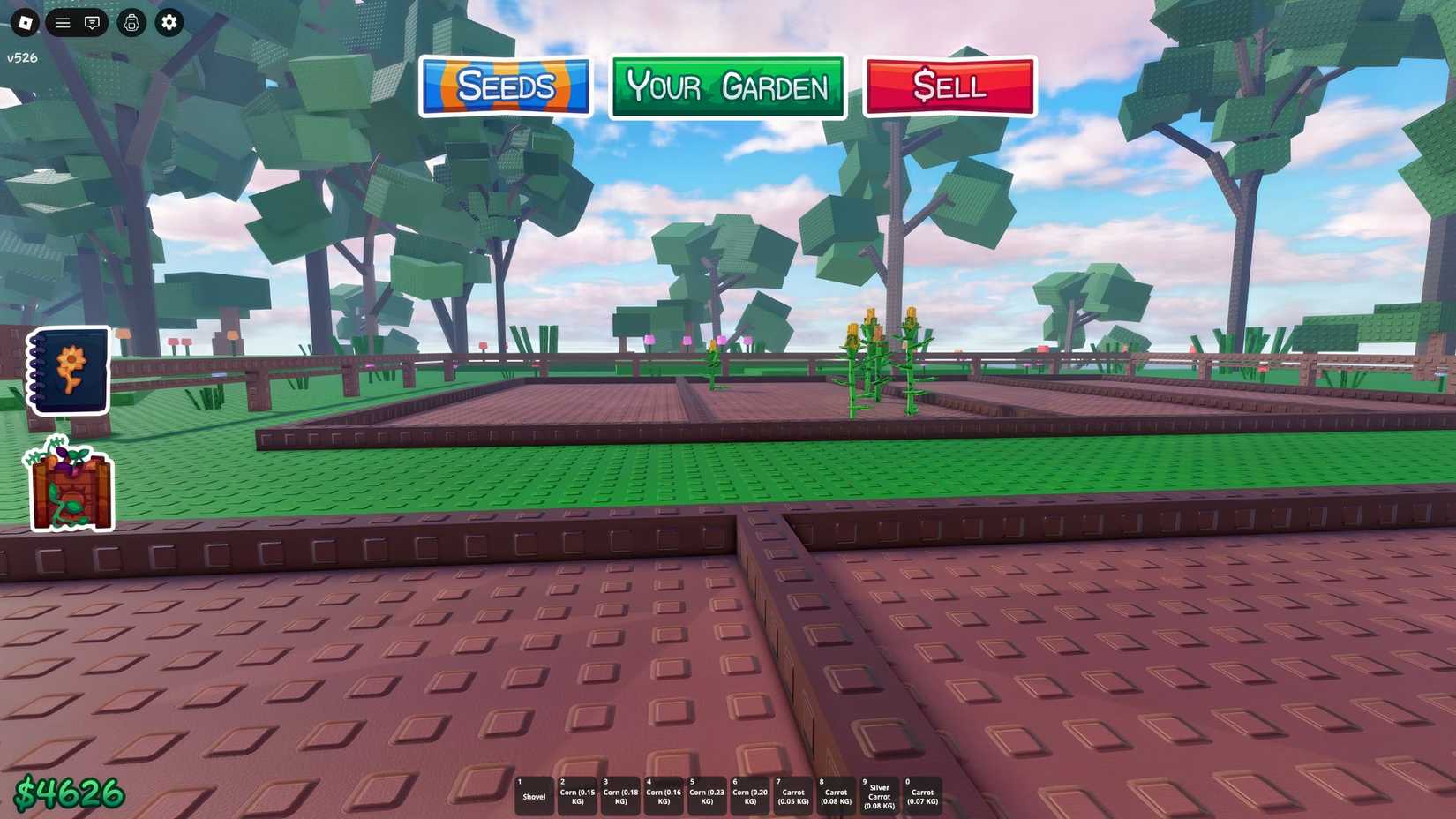Equip Corn (0.15 KG) in slot 2
The image size is (1456, 819).
[577, 793]
